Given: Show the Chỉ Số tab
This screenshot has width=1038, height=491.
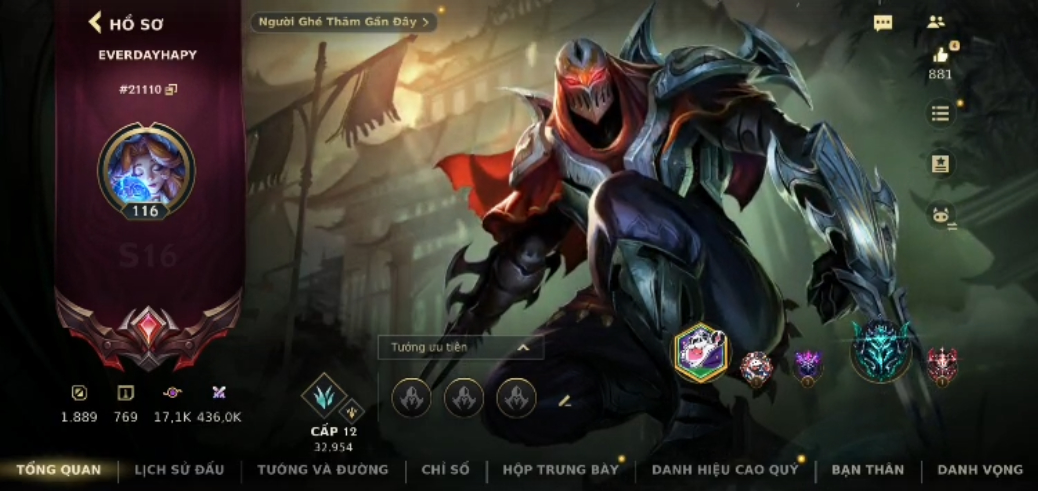Looking at the screenshot, I should (445, 469).
